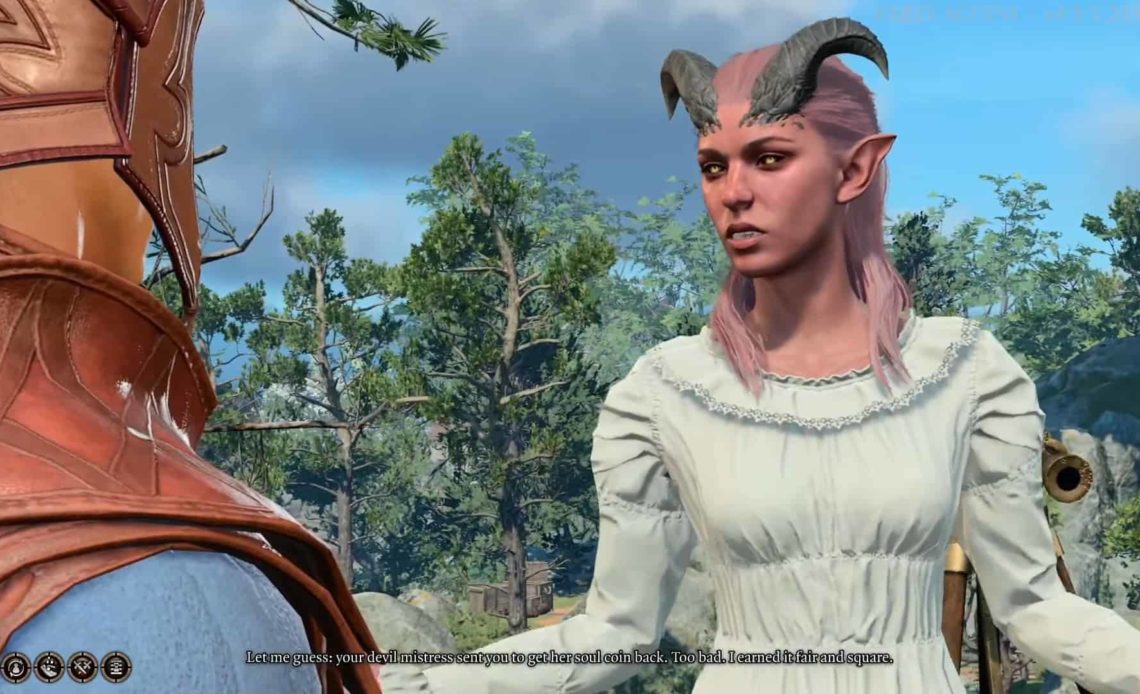Click the character swap dialogue icon
The height and width of the screenshot is (694, 1140).
tap(16, 666)
